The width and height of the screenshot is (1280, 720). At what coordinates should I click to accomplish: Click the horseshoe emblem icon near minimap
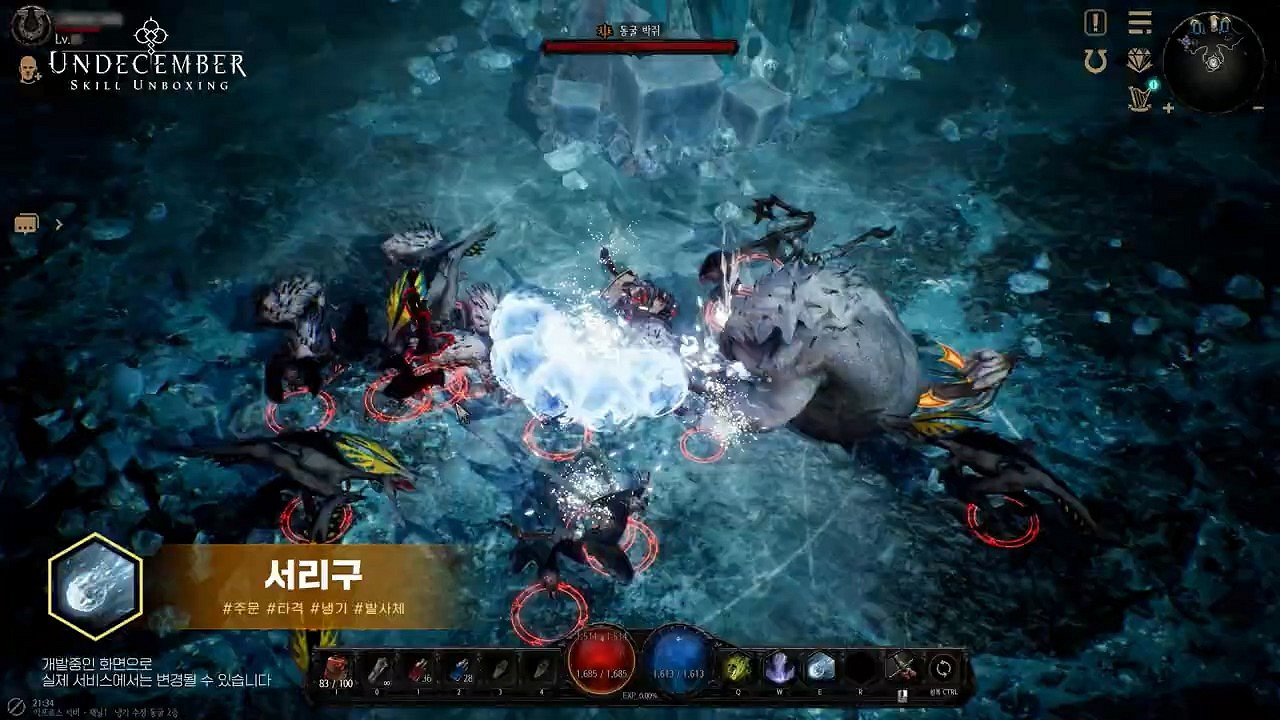[1094, 58]
